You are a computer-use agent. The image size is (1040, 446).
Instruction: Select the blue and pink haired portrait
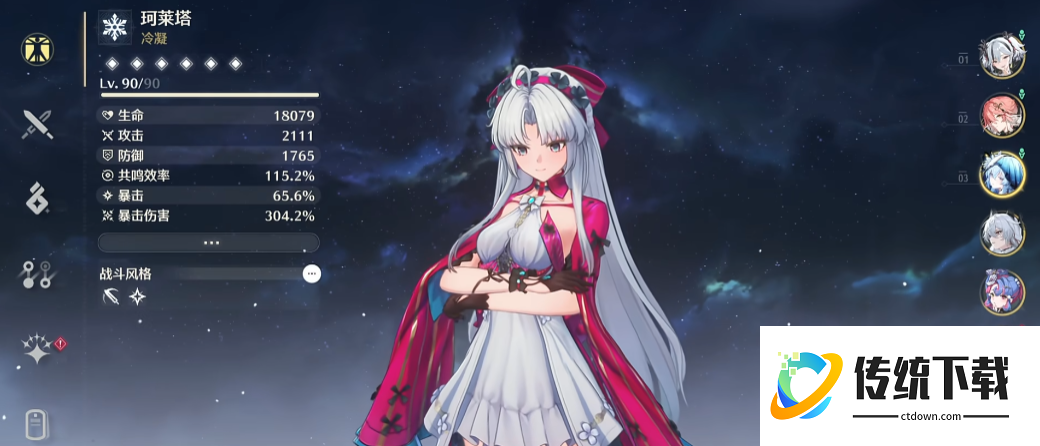point(1002,291)
